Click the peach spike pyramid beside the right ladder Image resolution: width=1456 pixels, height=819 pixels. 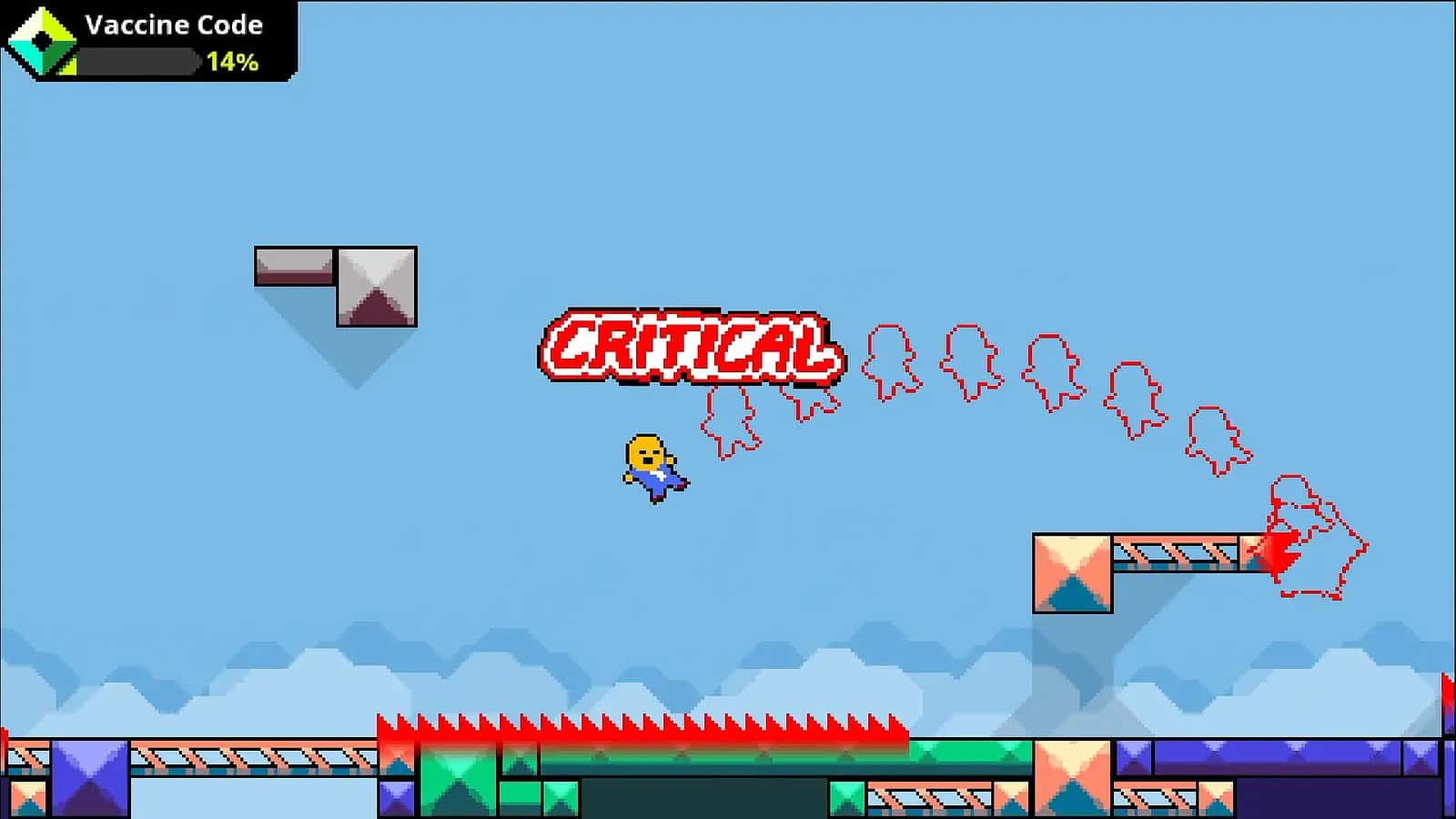point(1074,573)
